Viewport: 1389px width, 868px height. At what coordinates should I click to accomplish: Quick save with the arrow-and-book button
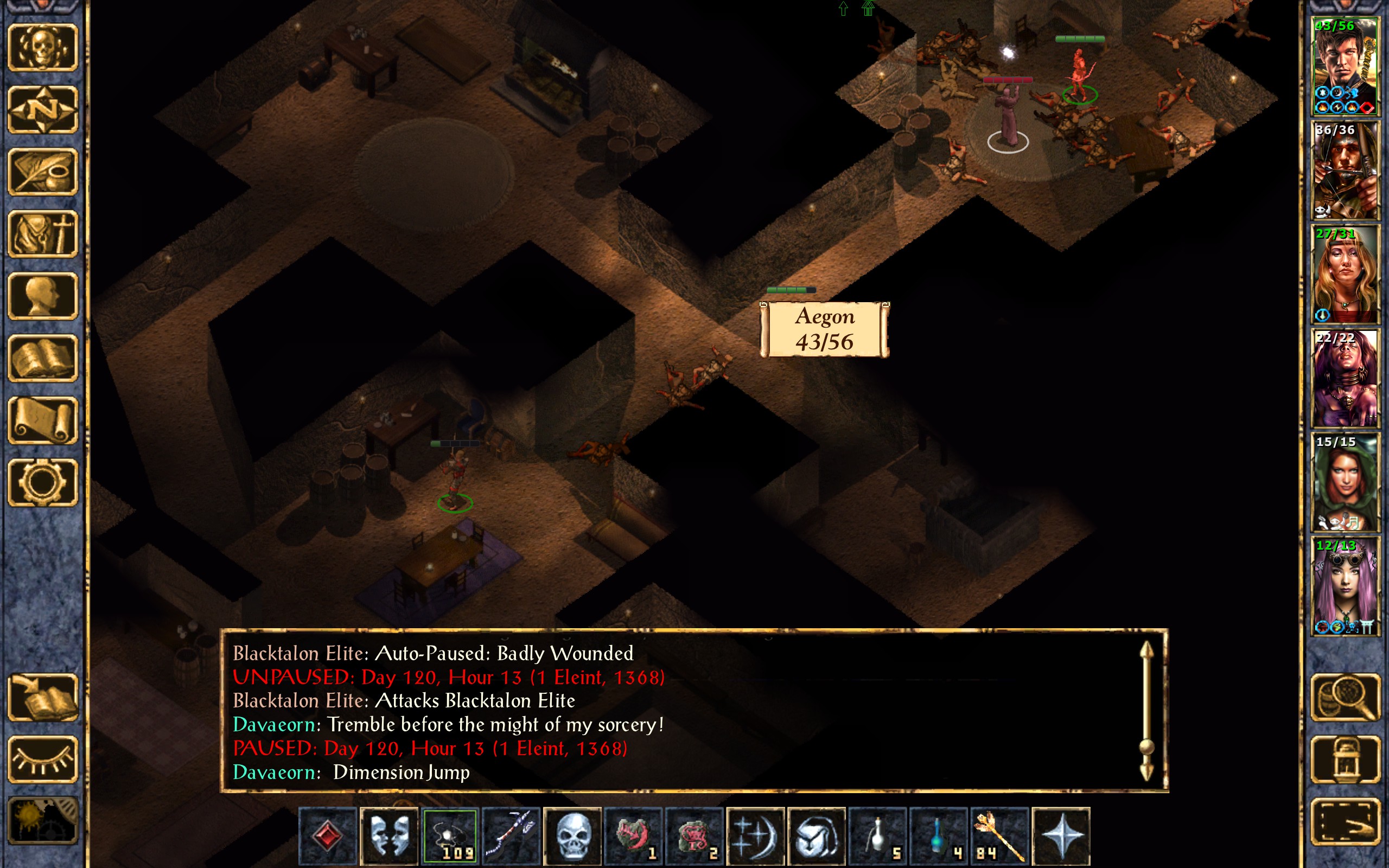click(42, 698)
